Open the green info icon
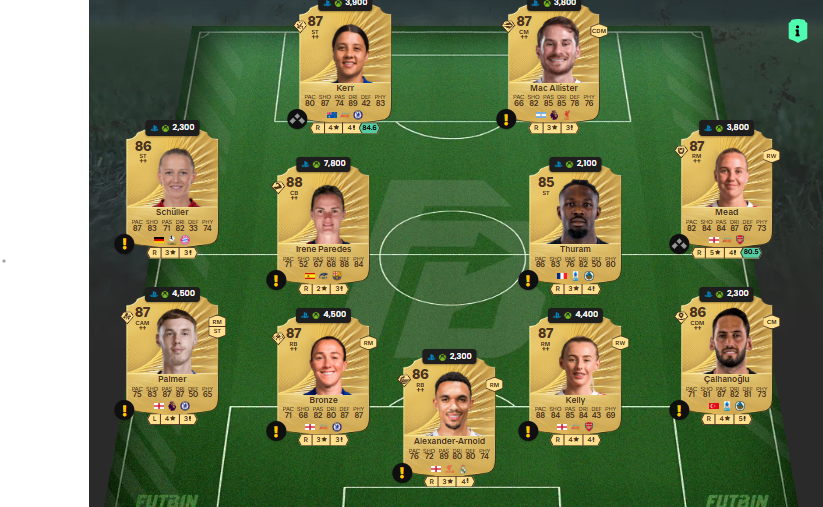 pos(797,30)
